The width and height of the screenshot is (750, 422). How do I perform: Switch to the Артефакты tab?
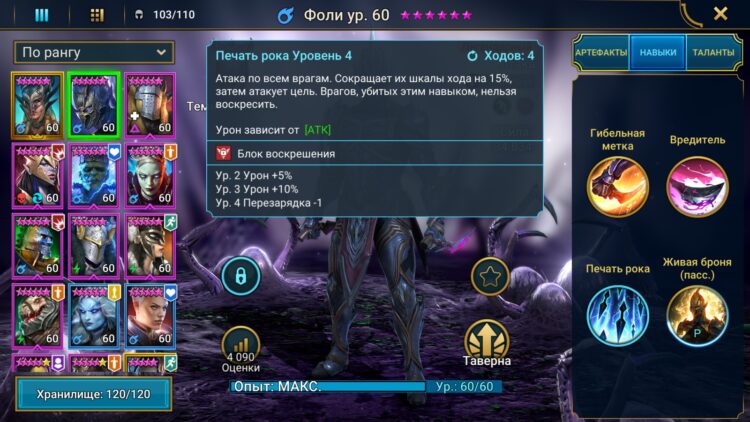coord(600,52)
